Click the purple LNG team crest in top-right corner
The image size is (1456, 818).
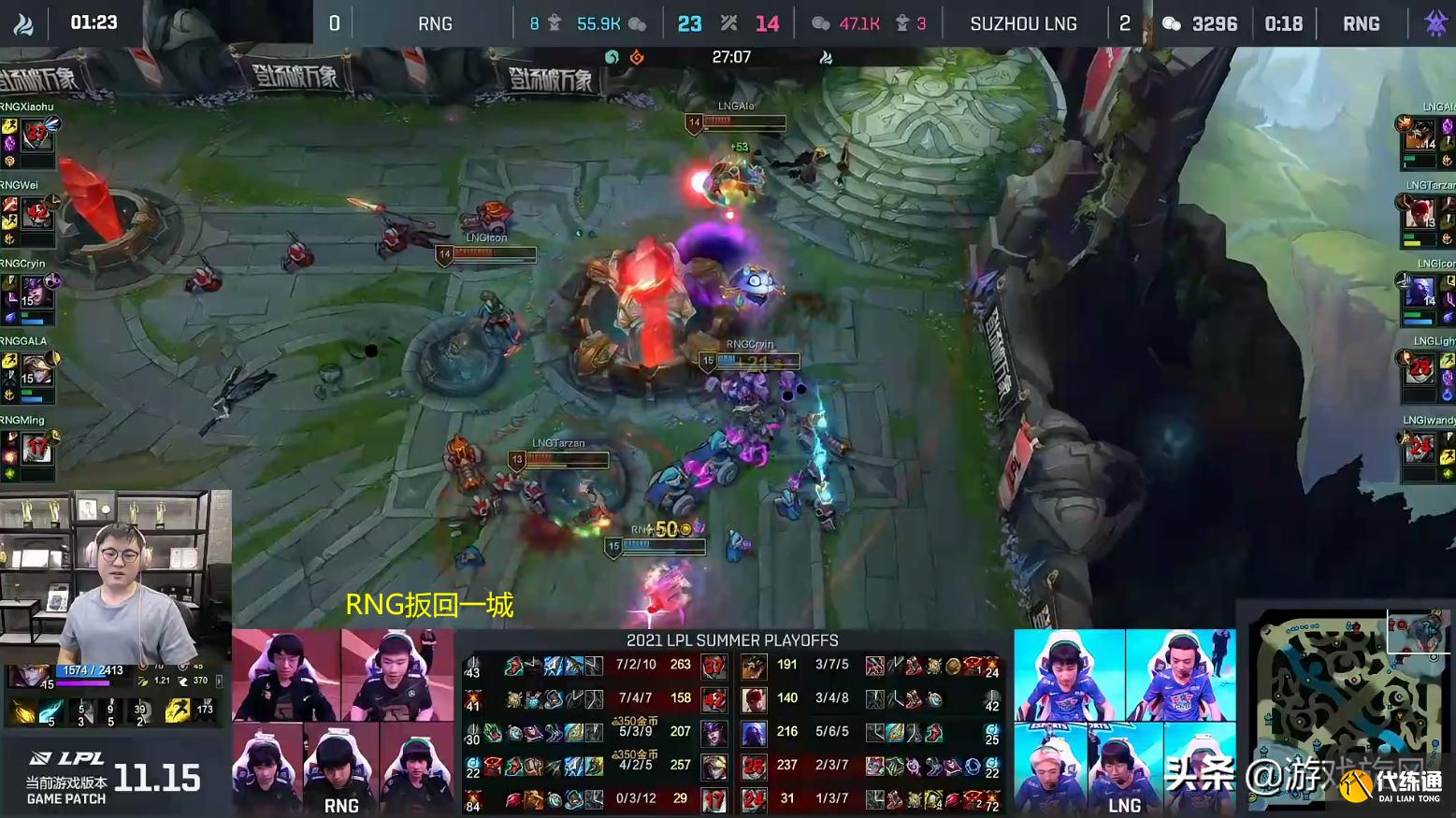[1434, 22]
